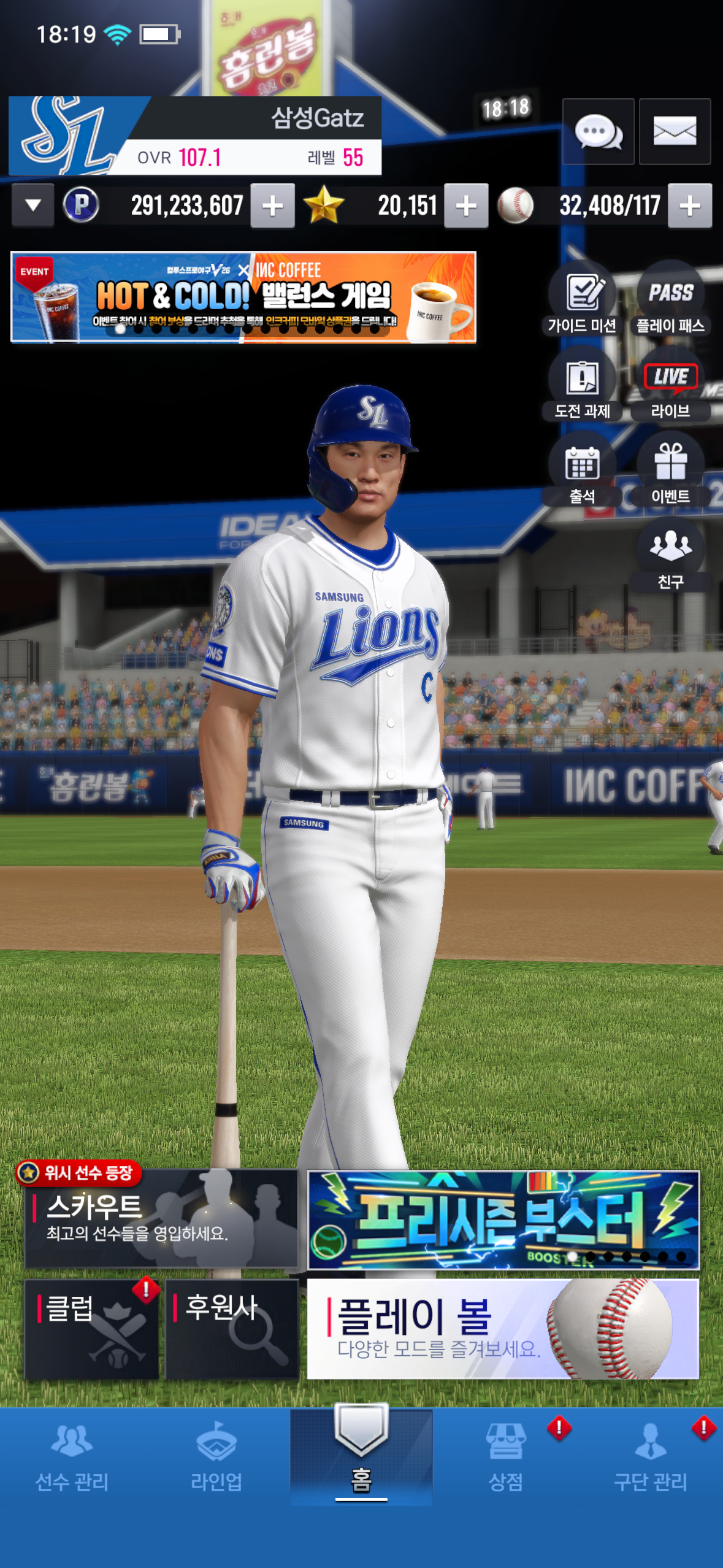Add more baseballs with the plus button
The image size is (723, 1568).
pos(690,206)
